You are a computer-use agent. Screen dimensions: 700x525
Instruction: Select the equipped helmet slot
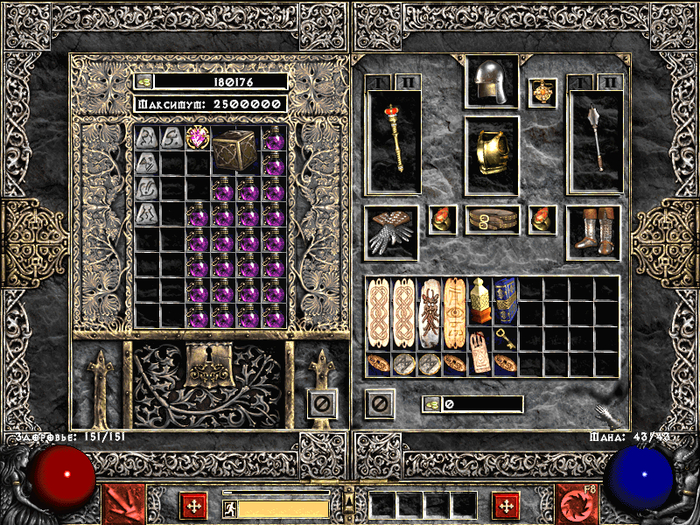point(491,82)
